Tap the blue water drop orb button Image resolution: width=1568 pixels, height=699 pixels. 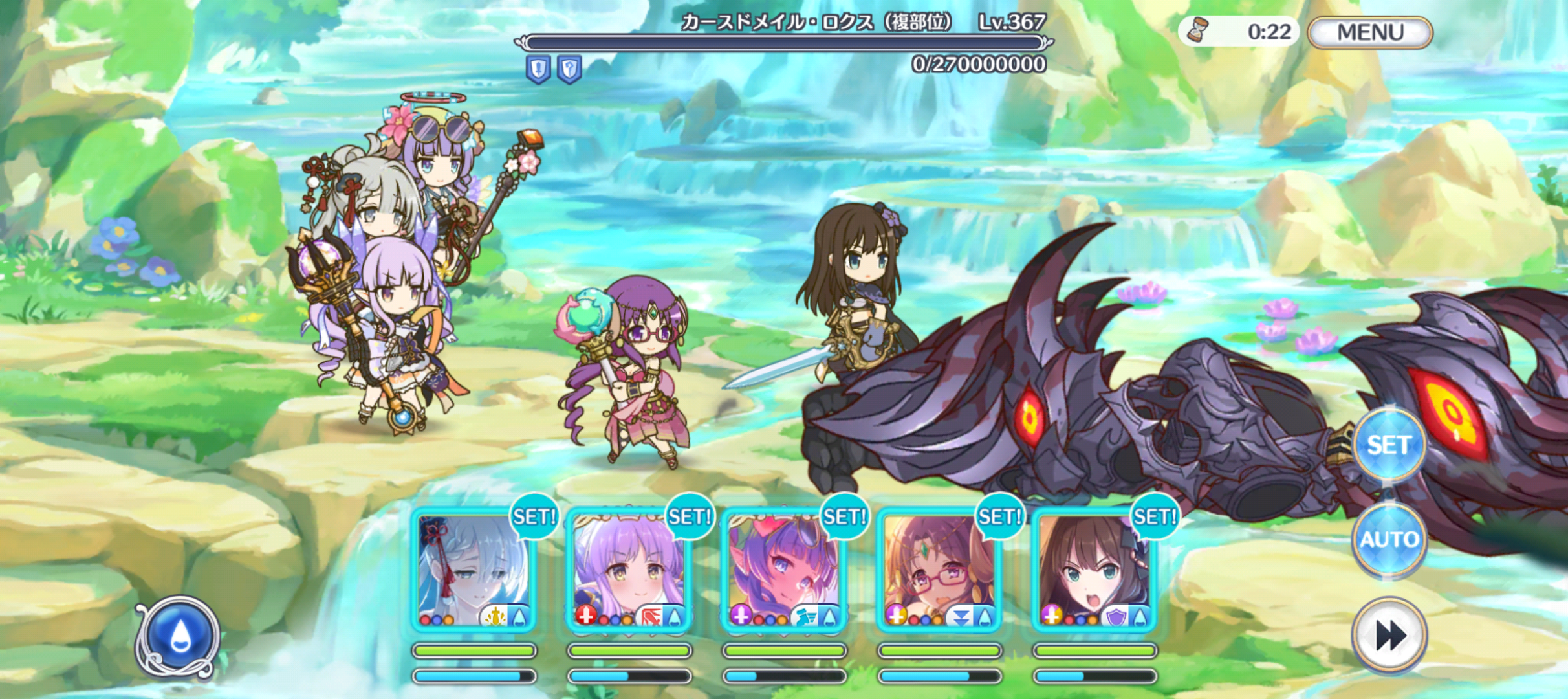coord(179,636)
